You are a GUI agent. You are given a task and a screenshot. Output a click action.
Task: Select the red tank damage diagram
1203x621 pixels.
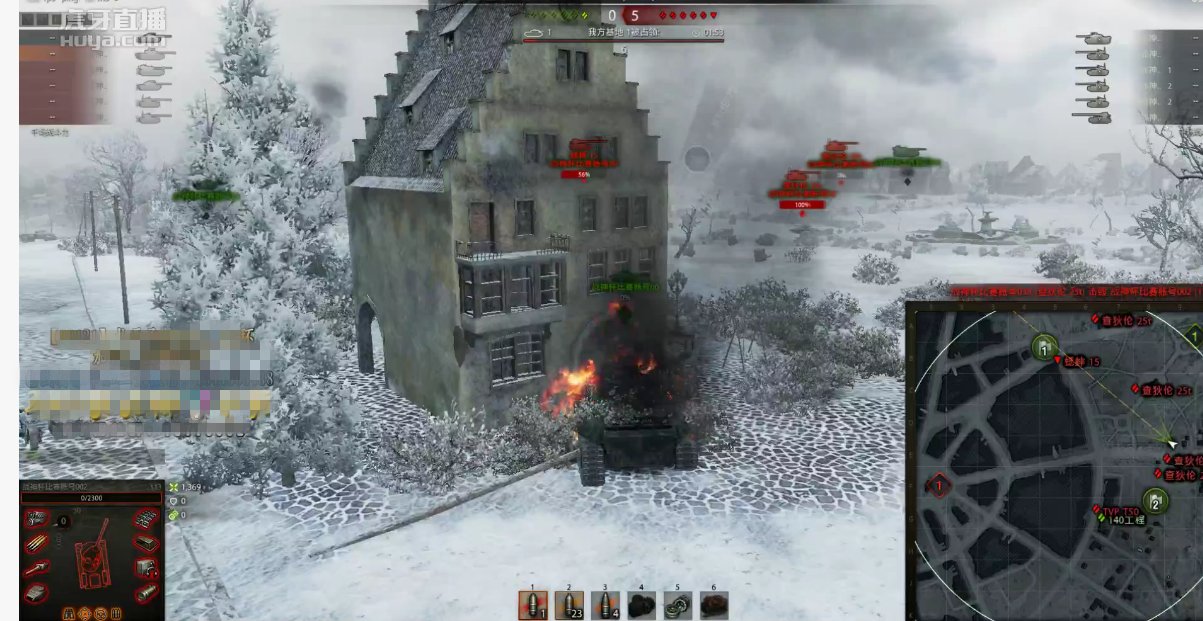tap(91, 553)
